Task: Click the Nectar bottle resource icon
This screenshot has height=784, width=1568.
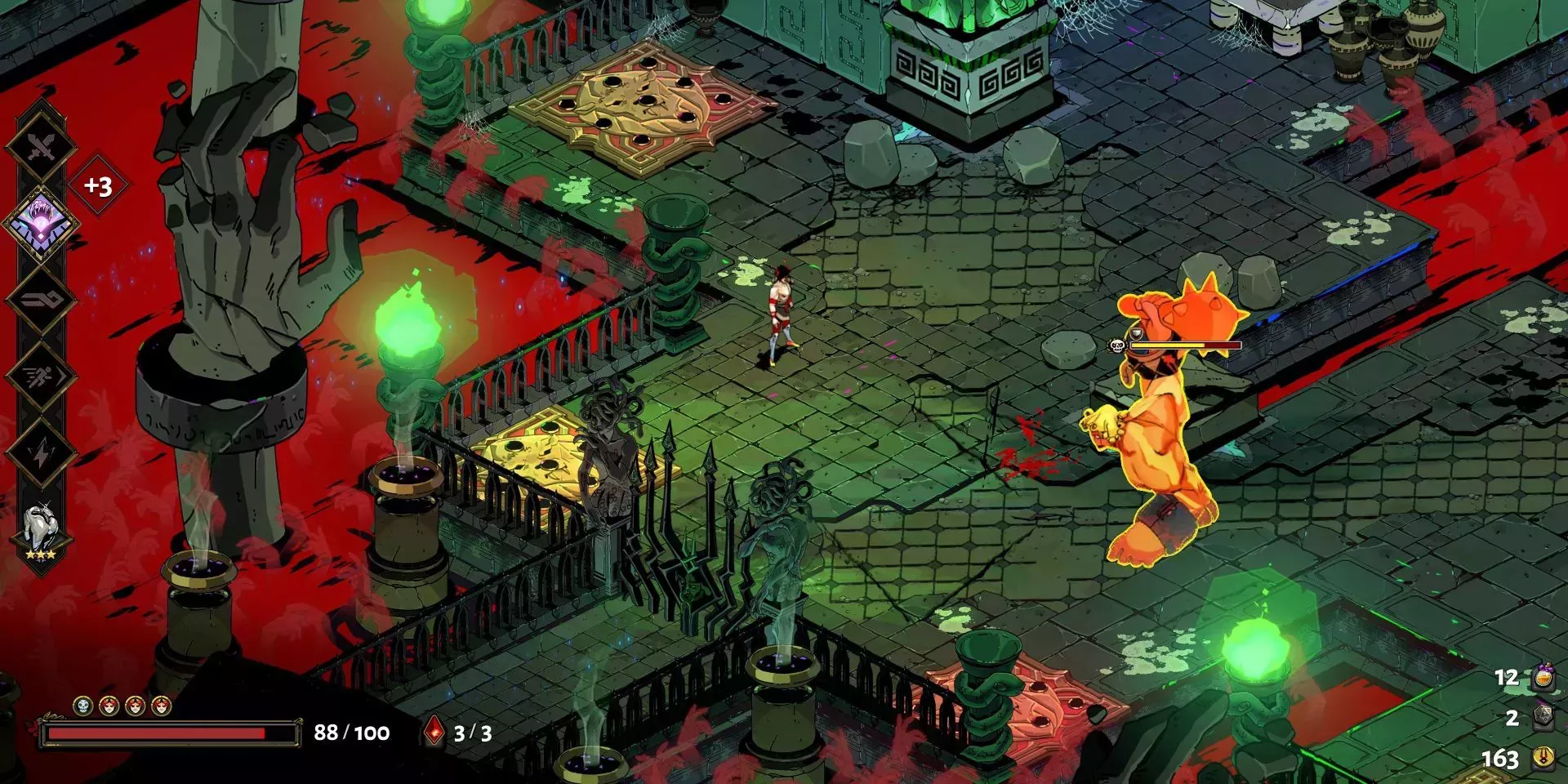Action: [1543, 678]
